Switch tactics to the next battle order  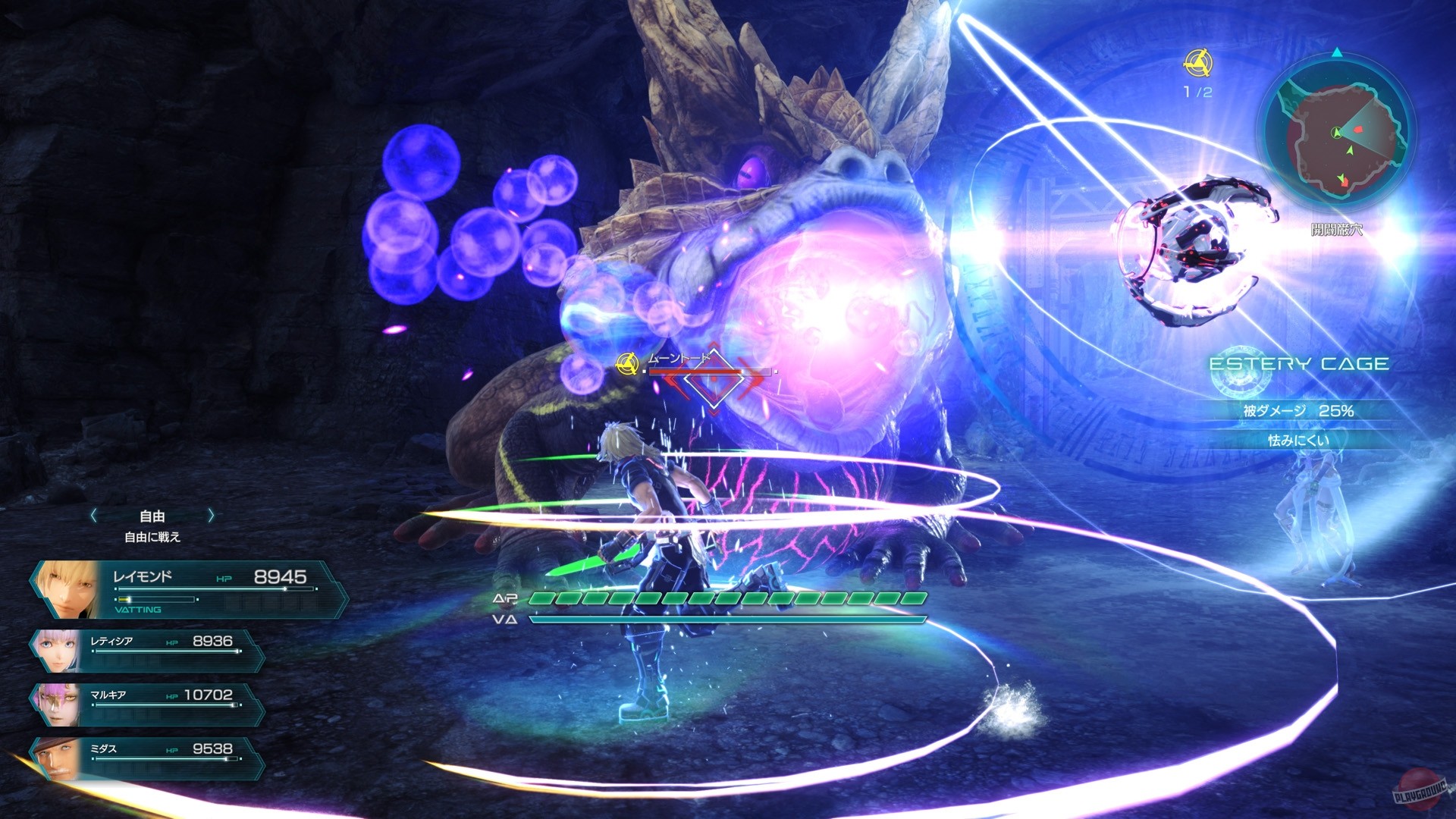click(x=211, y=516)
